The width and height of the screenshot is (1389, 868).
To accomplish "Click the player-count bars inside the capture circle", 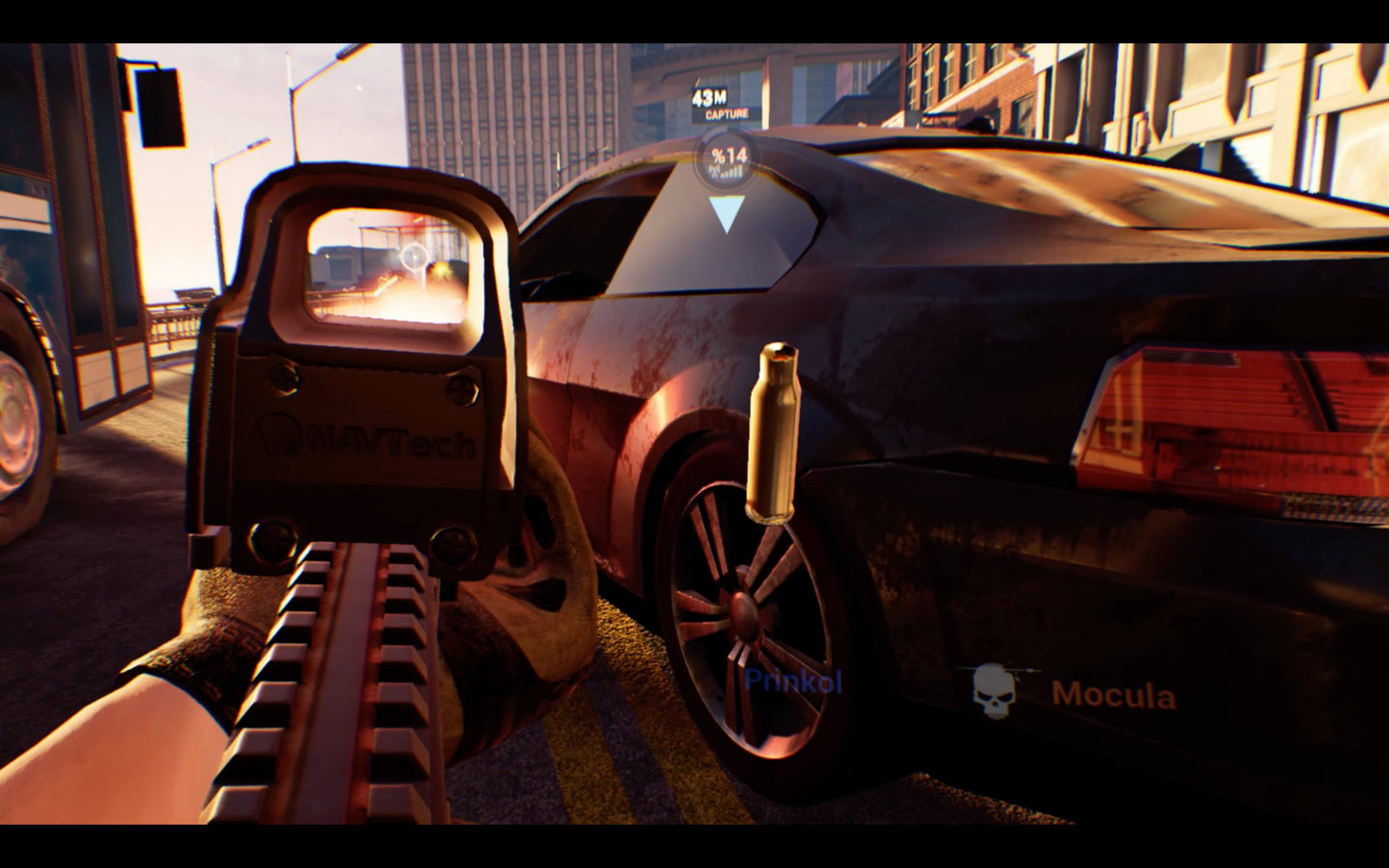I will 735,170.
